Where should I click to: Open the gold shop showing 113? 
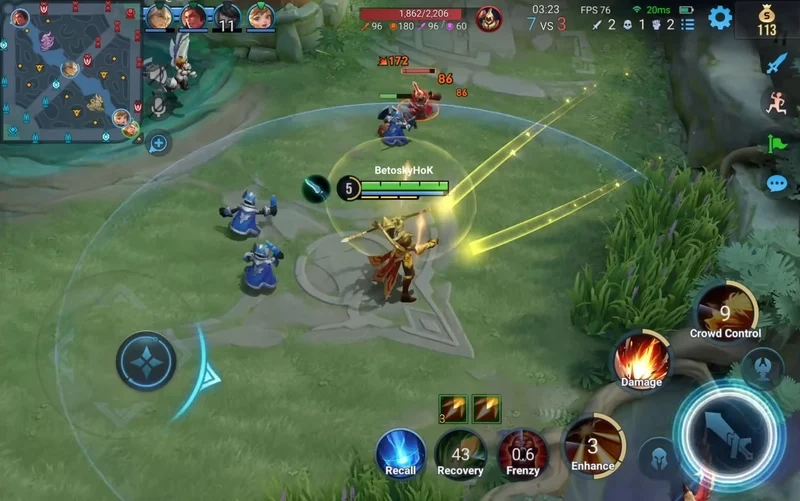point(767,20)
